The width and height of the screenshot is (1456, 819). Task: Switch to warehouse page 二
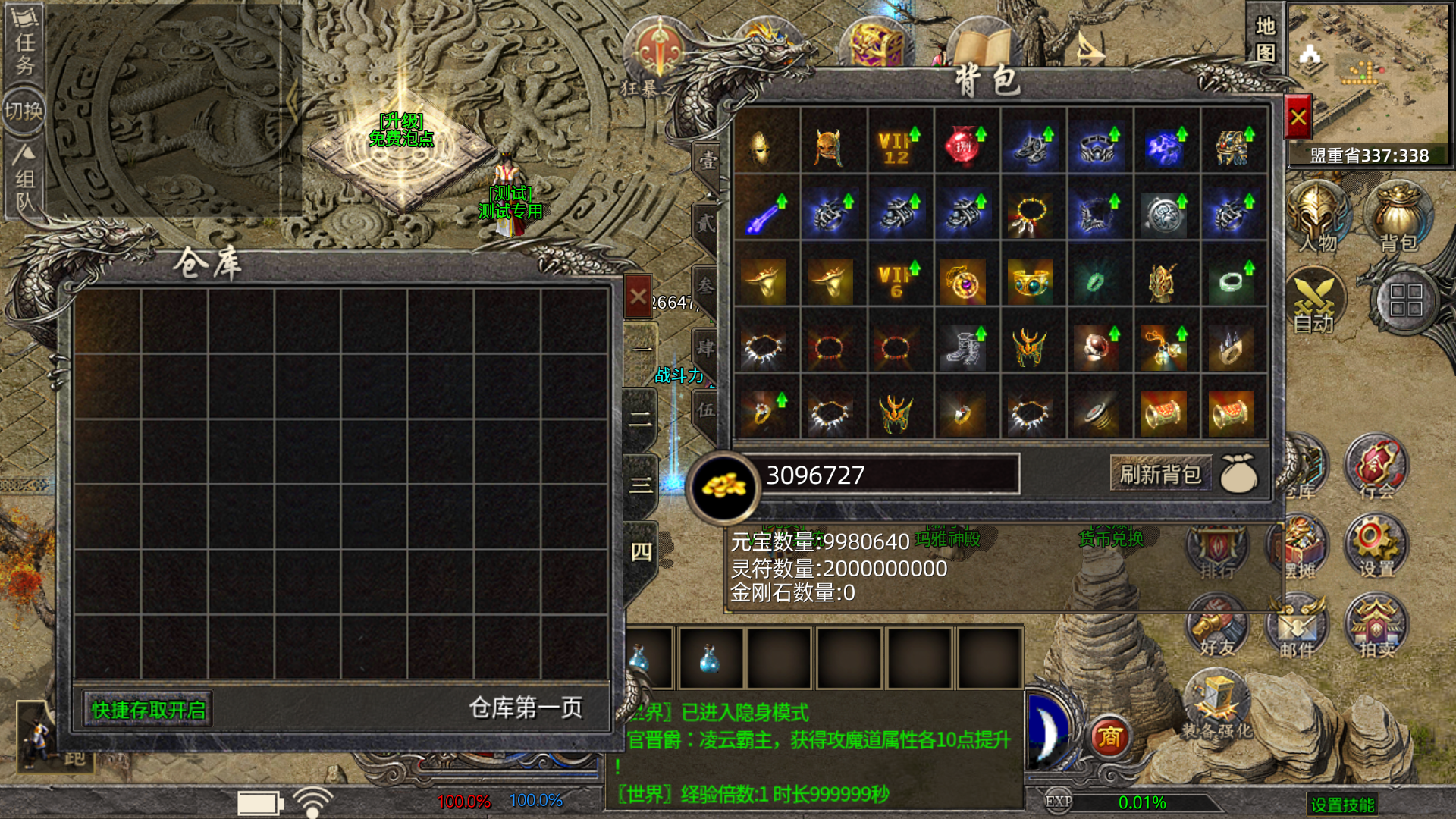(641, 419)
